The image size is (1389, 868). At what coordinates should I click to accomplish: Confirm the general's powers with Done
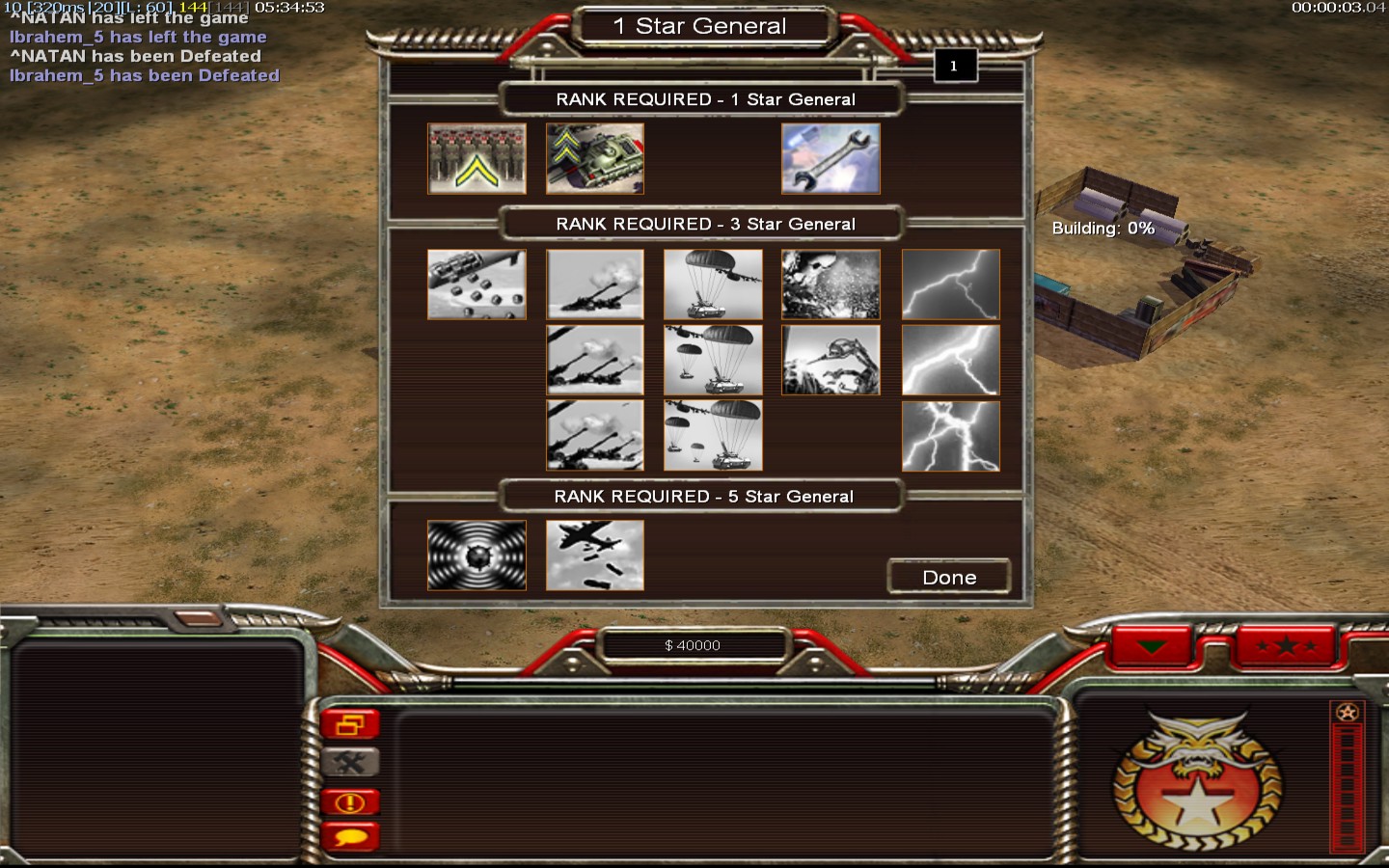pos(949,577)
